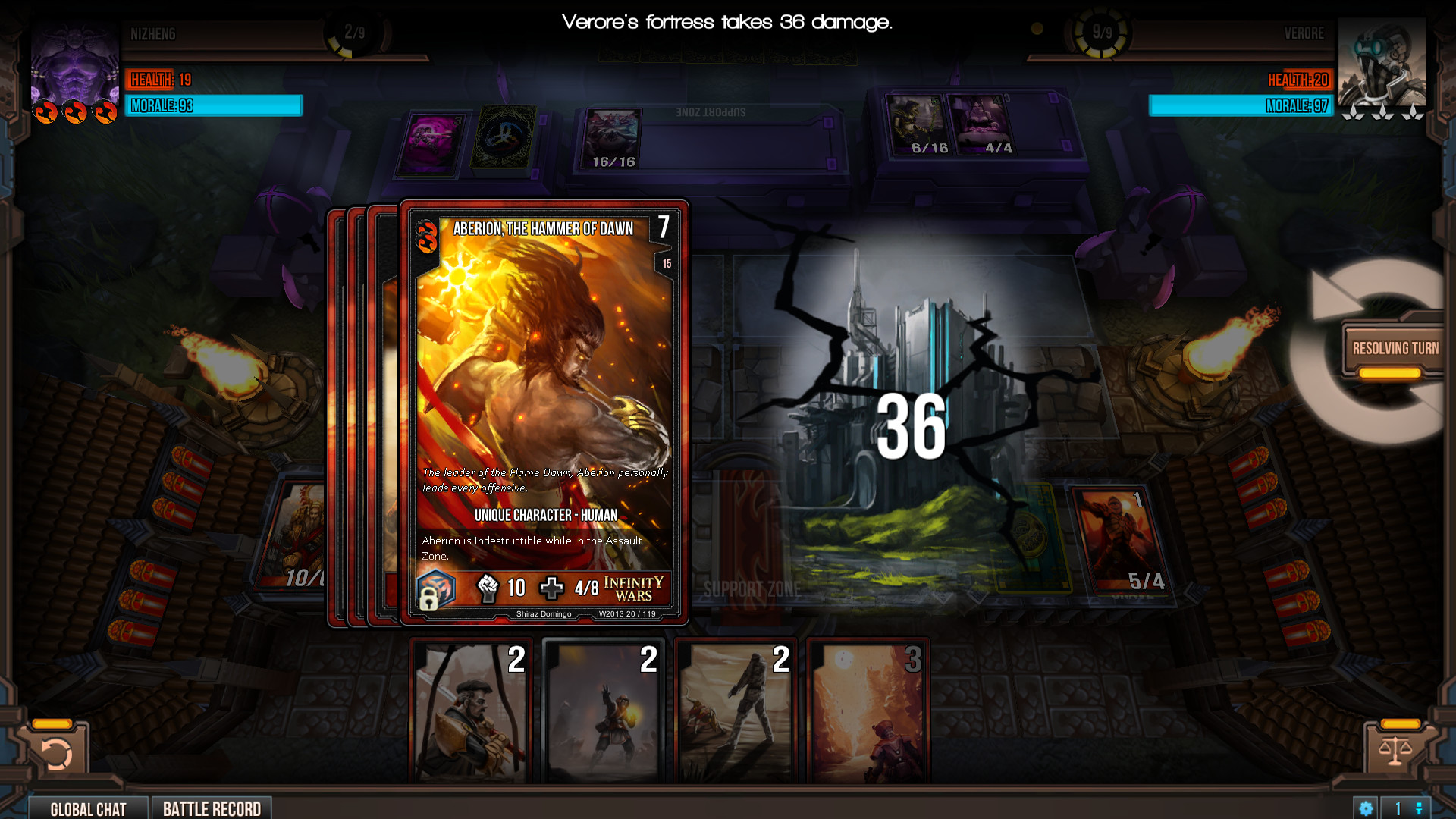Image resolution: width=1456 pixels, height=819 pixels.
Task: Click Verore's faction crest icons top right
Action: coord(1382,112)
